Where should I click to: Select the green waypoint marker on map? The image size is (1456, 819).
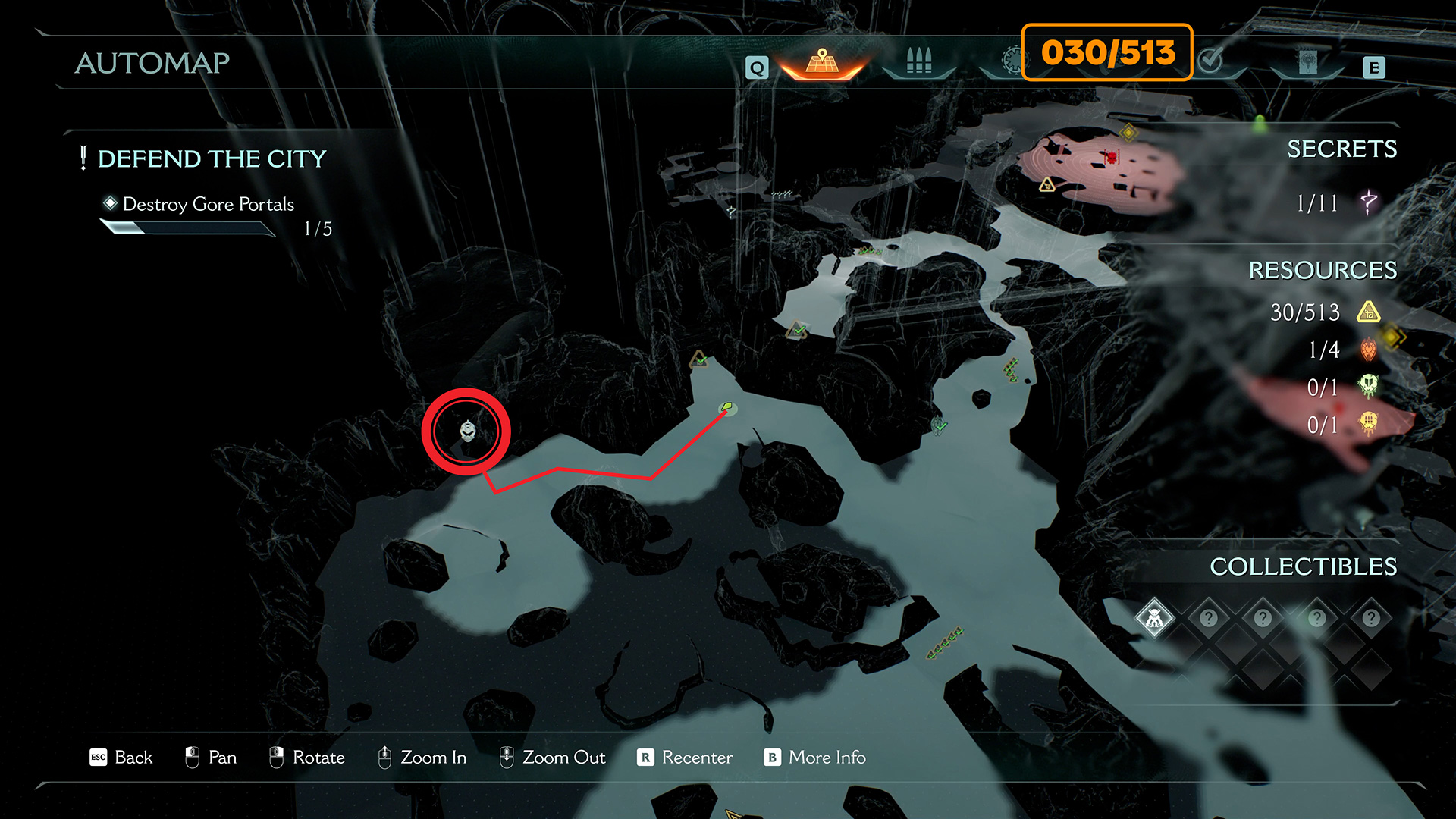click(x=727, y=408)
